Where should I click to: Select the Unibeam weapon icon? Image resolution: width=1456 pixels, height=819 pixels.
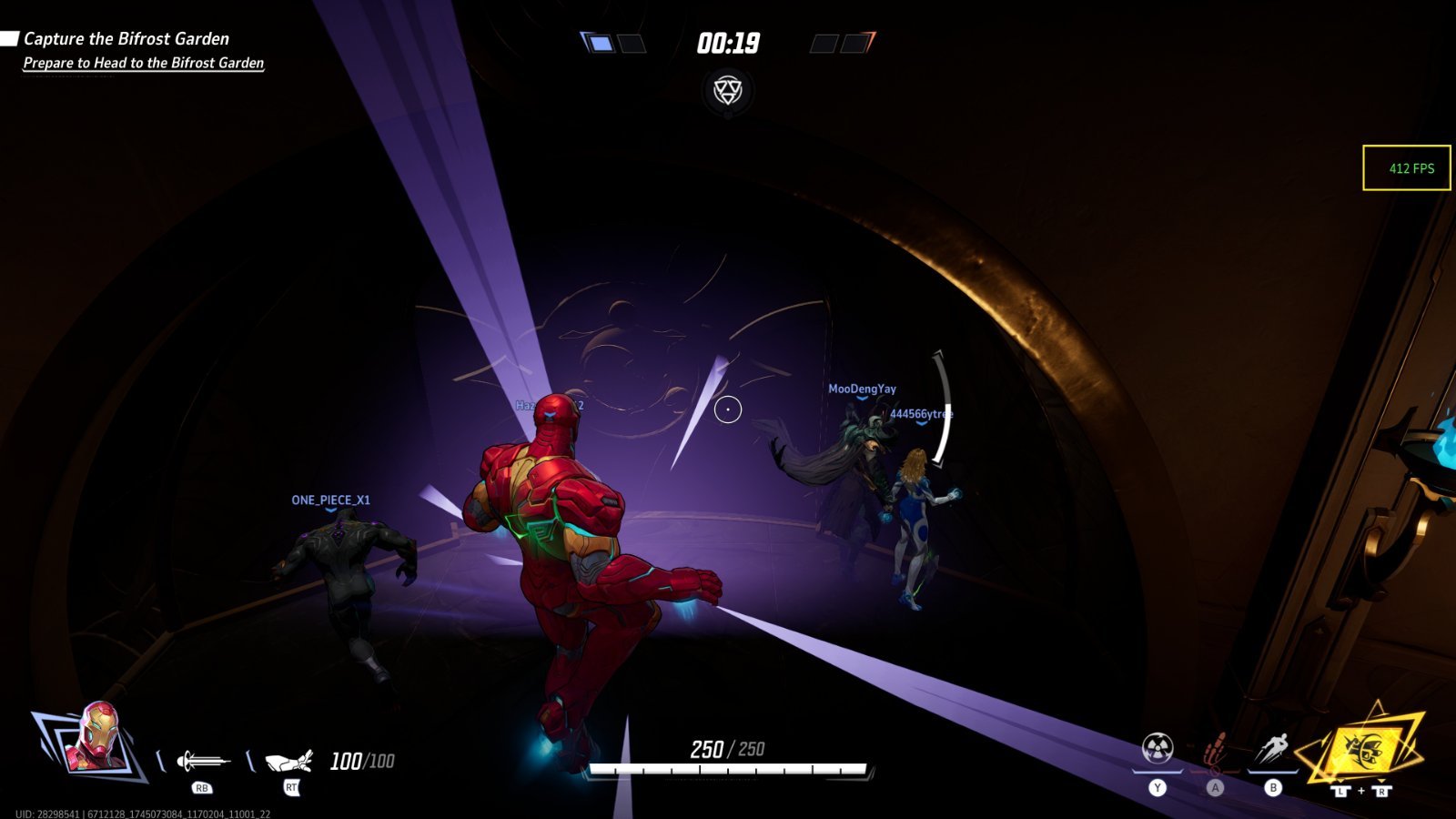[x=202, y=760]
